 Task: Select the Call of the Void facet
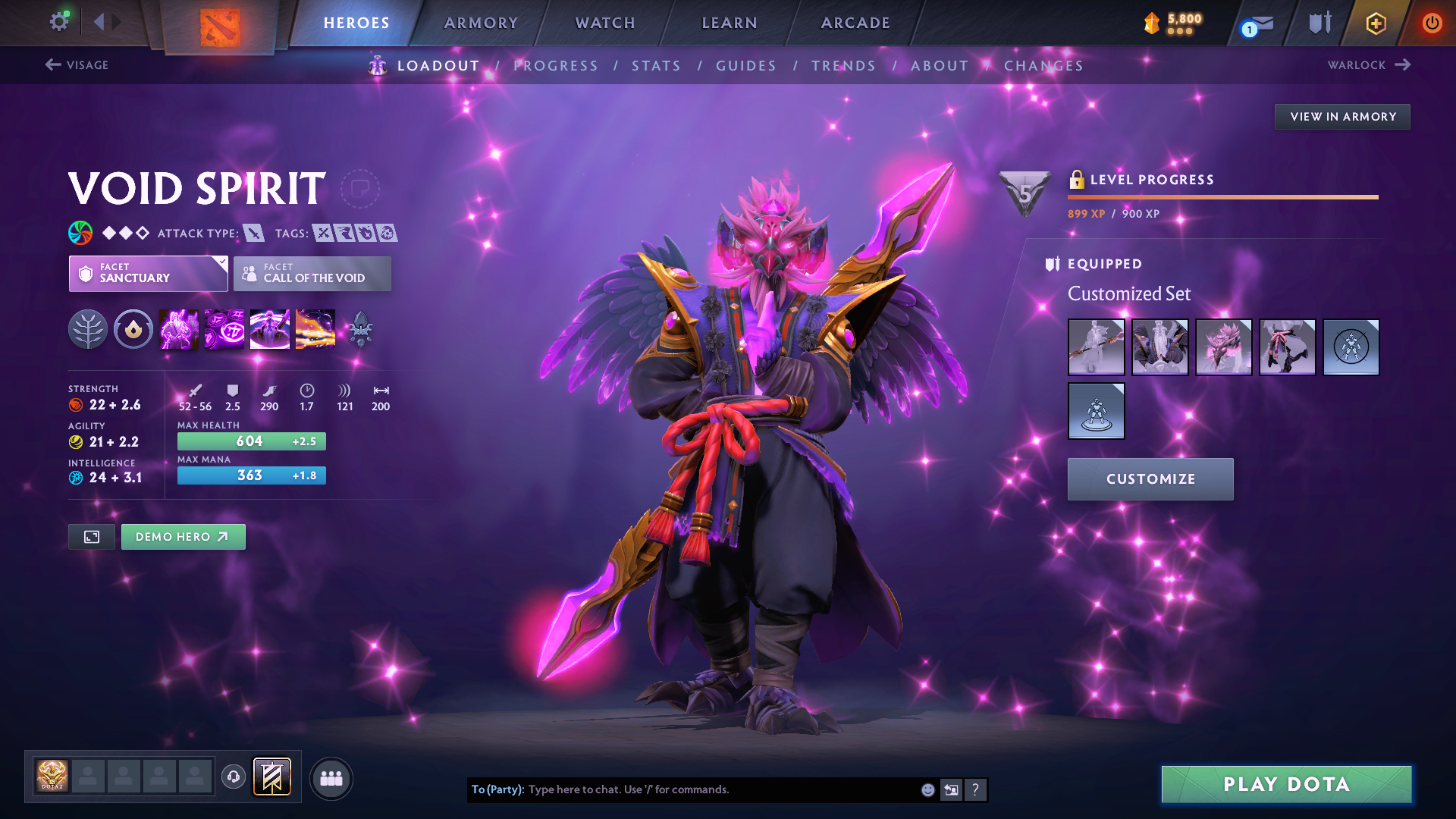point(312,274)
